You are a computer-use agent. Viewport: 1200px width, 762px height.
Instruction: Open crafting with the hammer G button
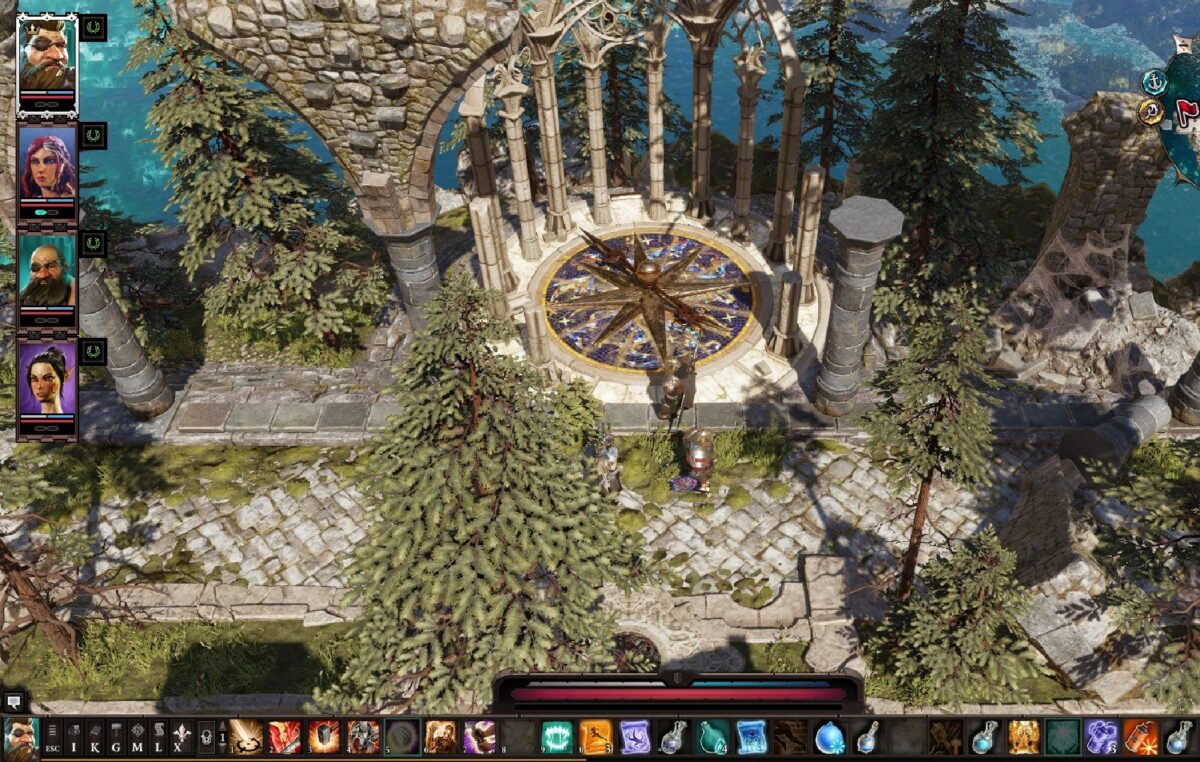tap(116, 738)
